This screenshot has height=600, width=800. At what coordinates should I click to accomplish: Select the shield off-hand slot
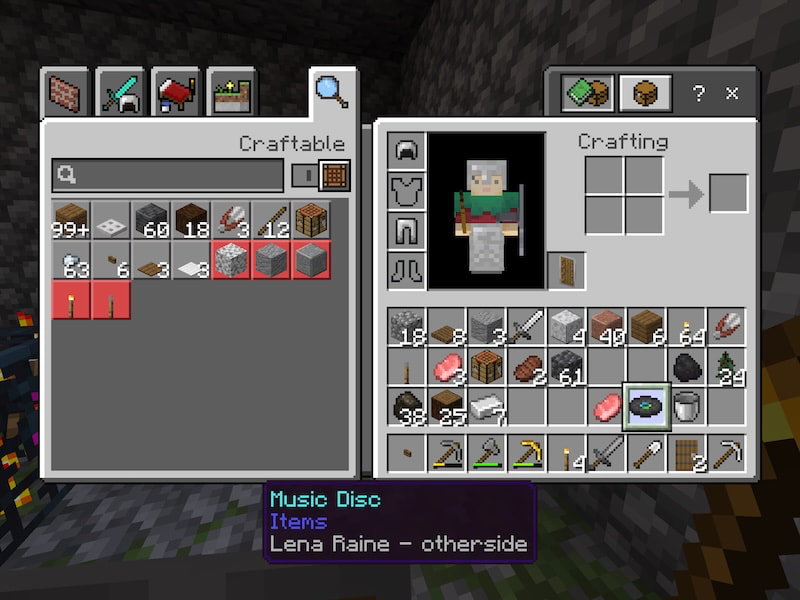pyautogui.click(x=566, y=270)
